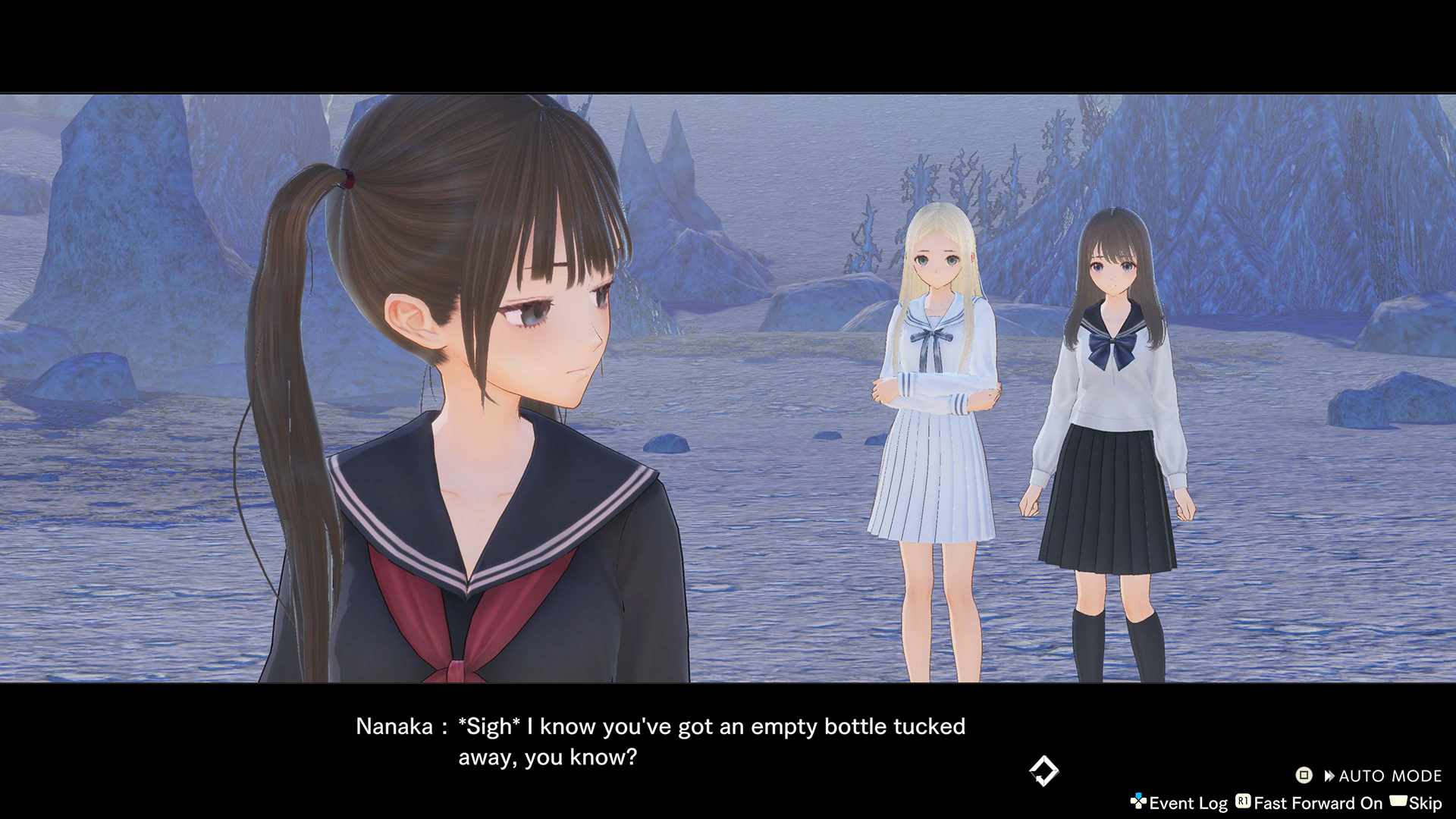The width and height of the screenshot is (1456, 819).
Task: Advance dialogue with the diamond cursor
Action: point(1043,771)
